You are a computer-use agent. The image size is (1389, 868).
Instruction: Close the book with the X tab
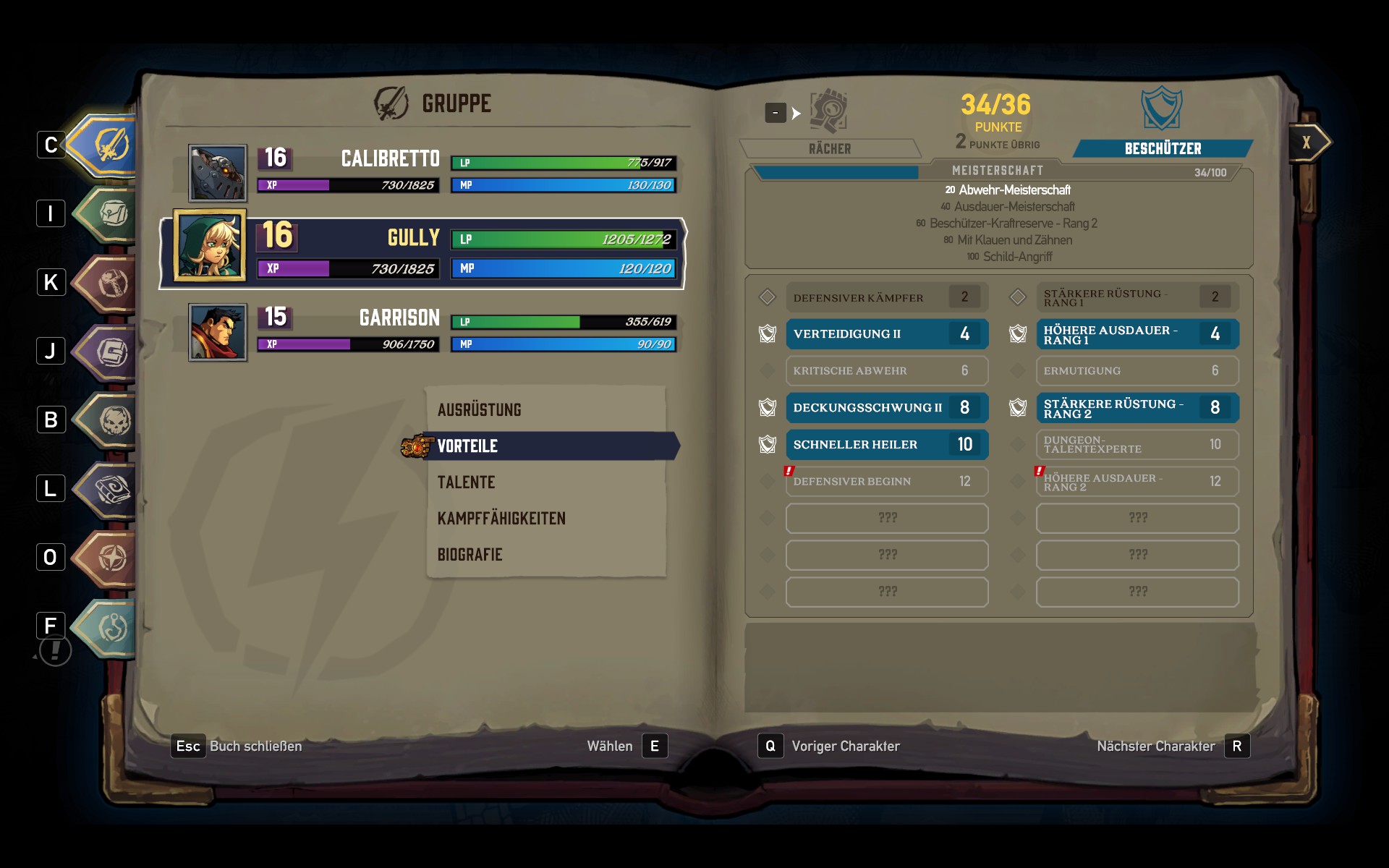click(x=1307, y=142)
